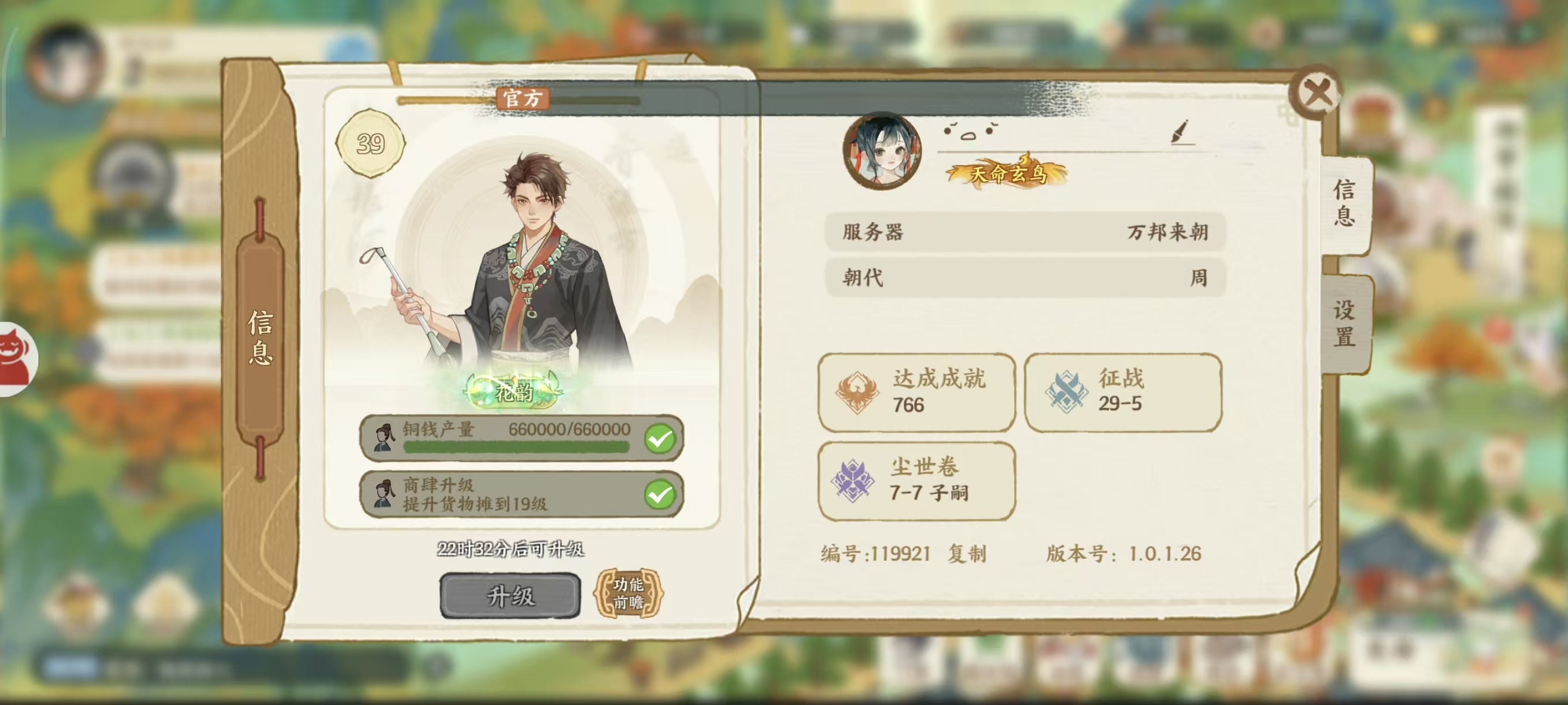Click the blue 征战 battle icon
1568x705 pixels.
coord(1067,392)
